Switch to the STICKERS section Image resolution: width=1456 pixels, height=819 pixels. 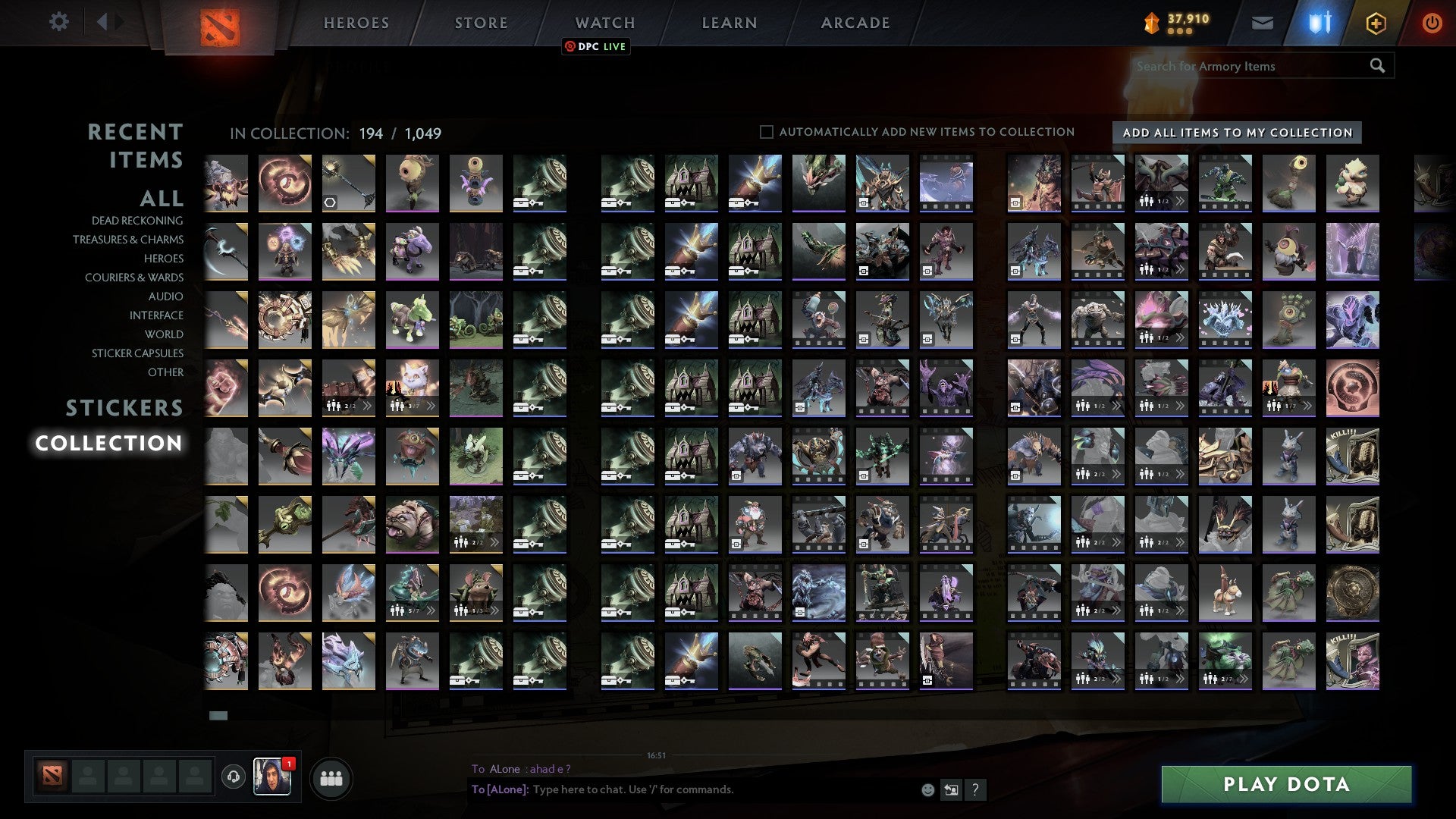(124, 408)
